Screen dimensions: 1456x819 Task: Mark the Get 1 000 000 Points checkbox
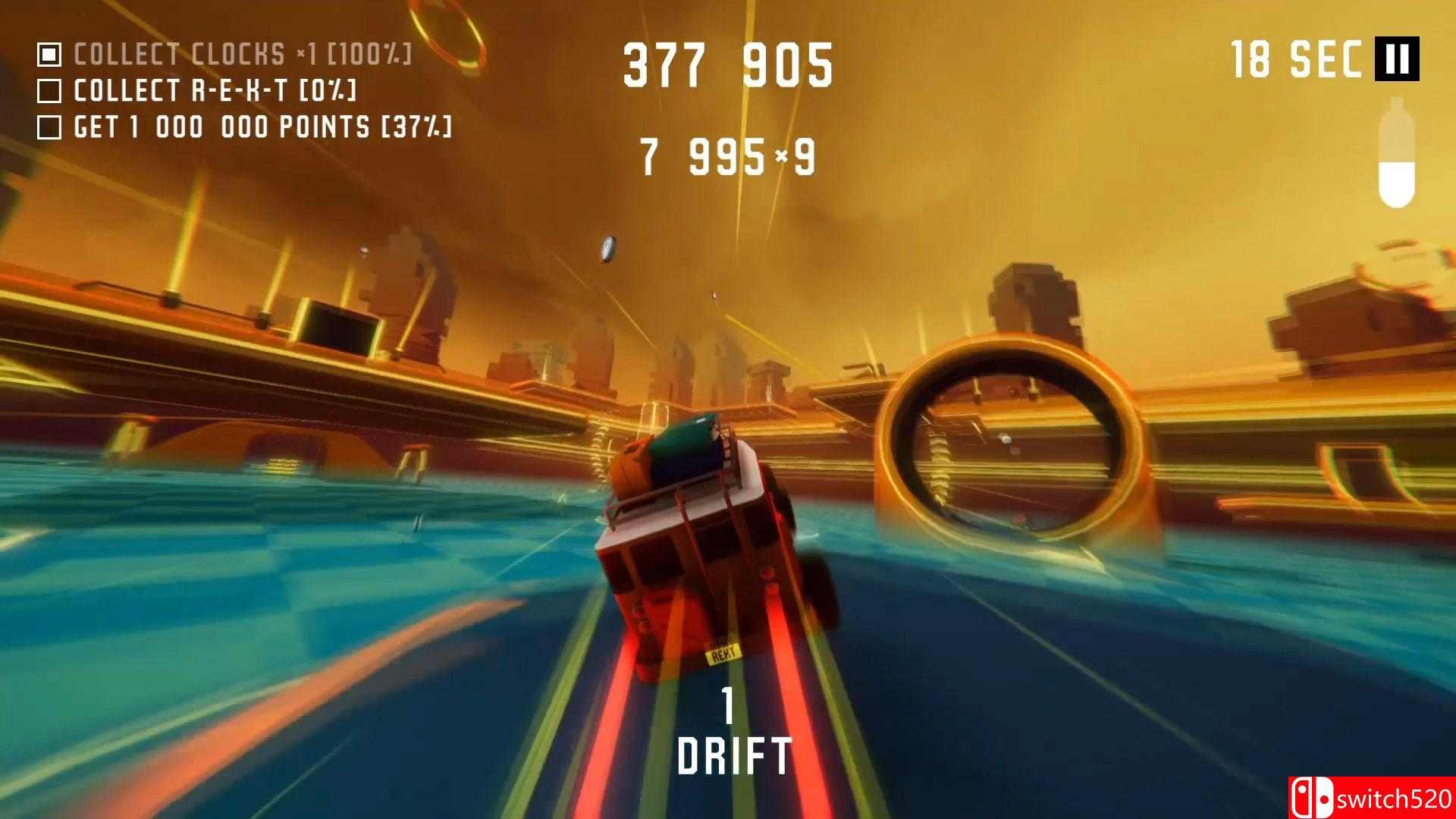pos(50,126)
